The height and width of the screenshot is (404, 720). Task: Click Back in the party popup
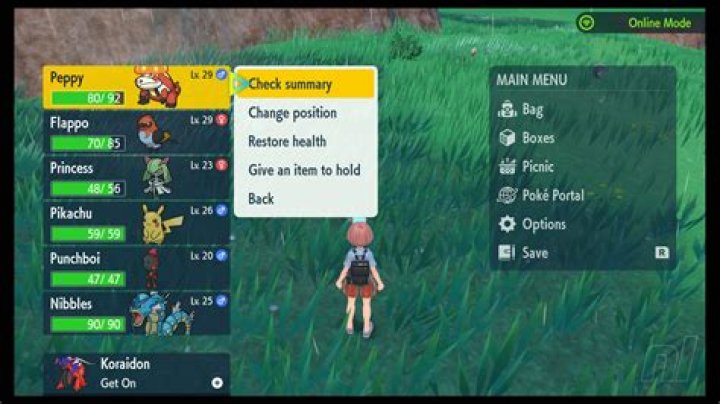point(261,199)
